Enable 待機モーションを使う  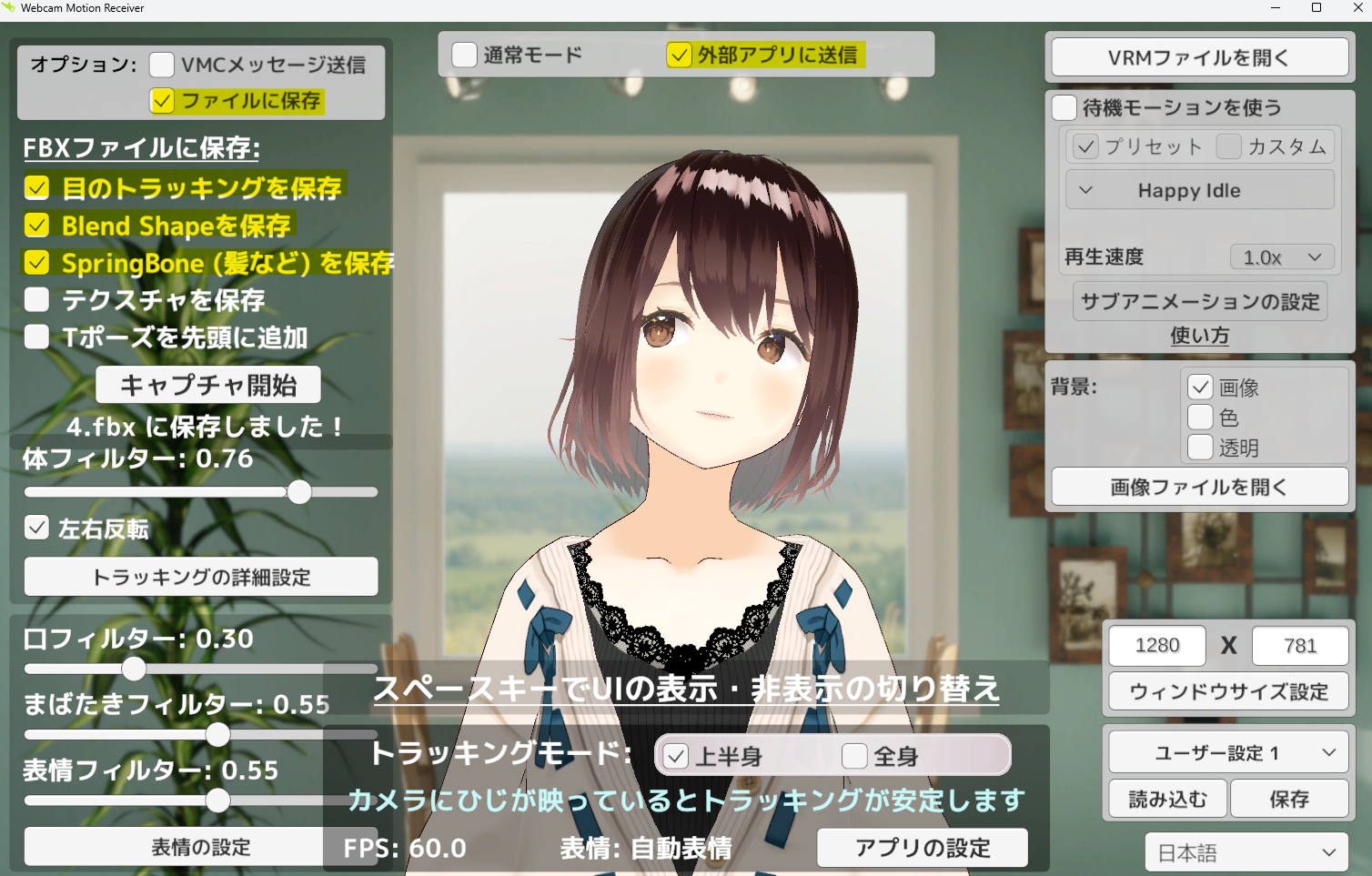coord(1064,107)
